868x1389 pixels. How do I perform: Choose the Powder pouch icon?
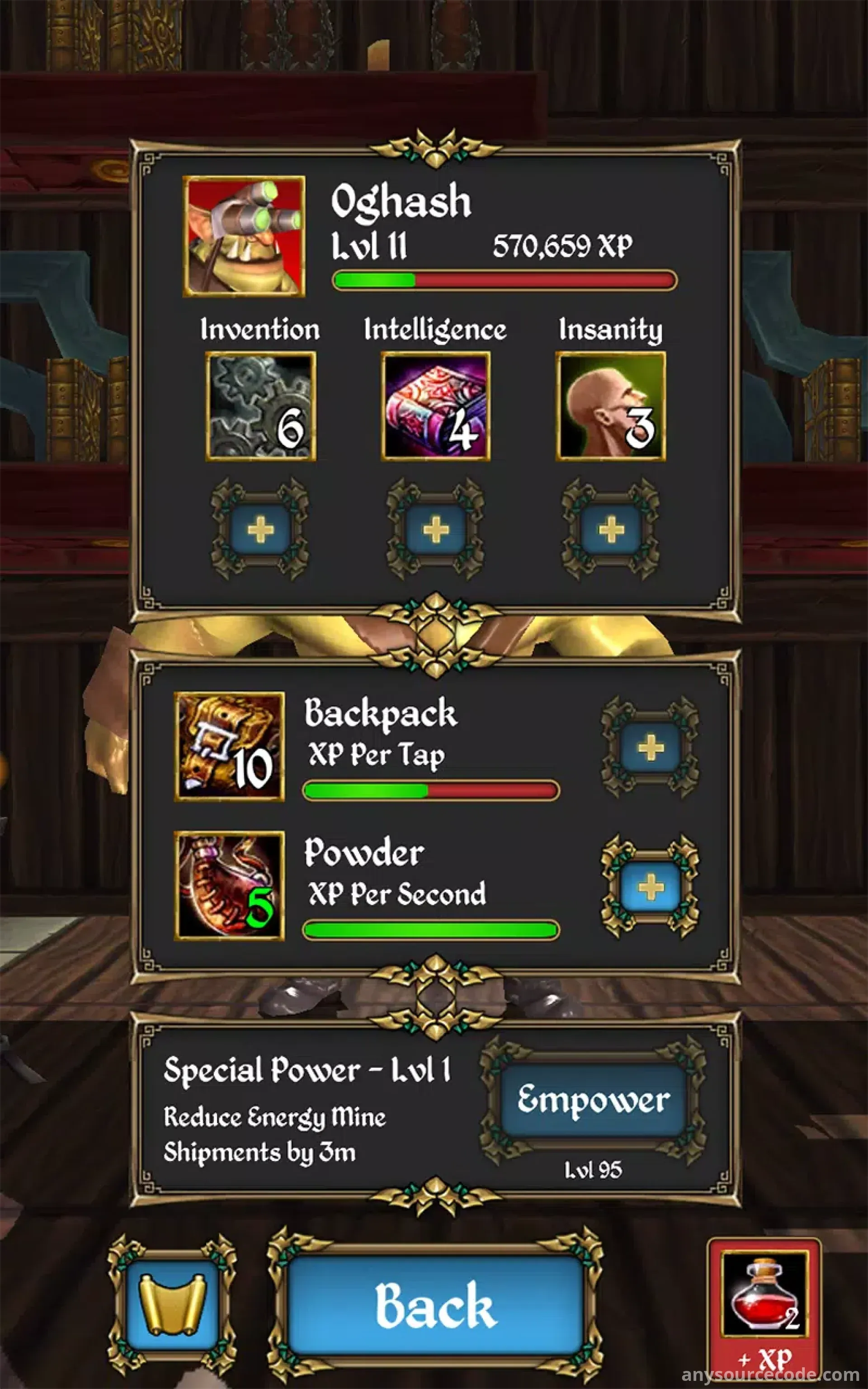(x=229, y=886)
